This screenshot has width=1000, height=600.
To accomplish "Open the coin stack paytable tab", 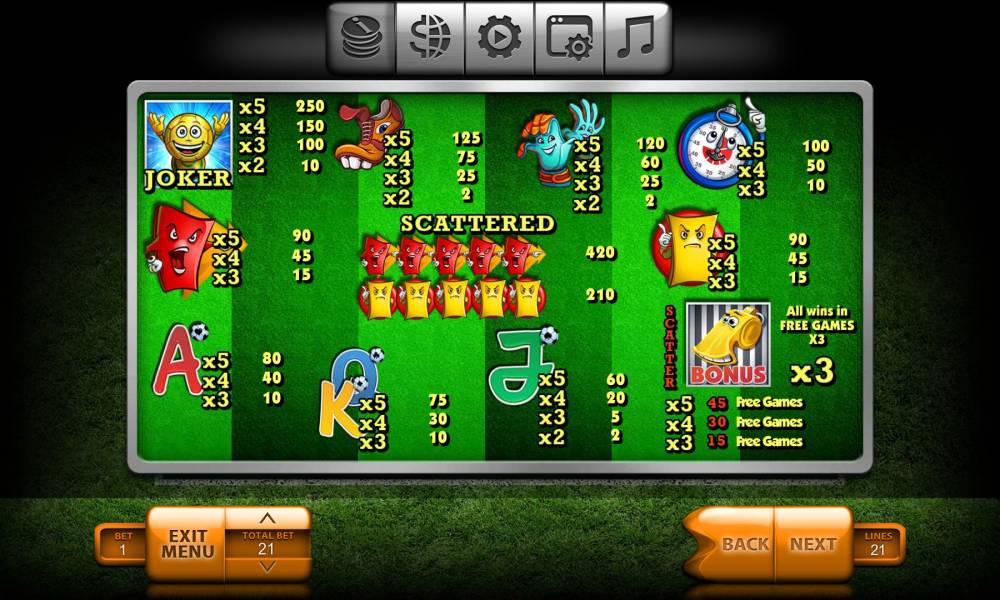I will click(361, 38).
